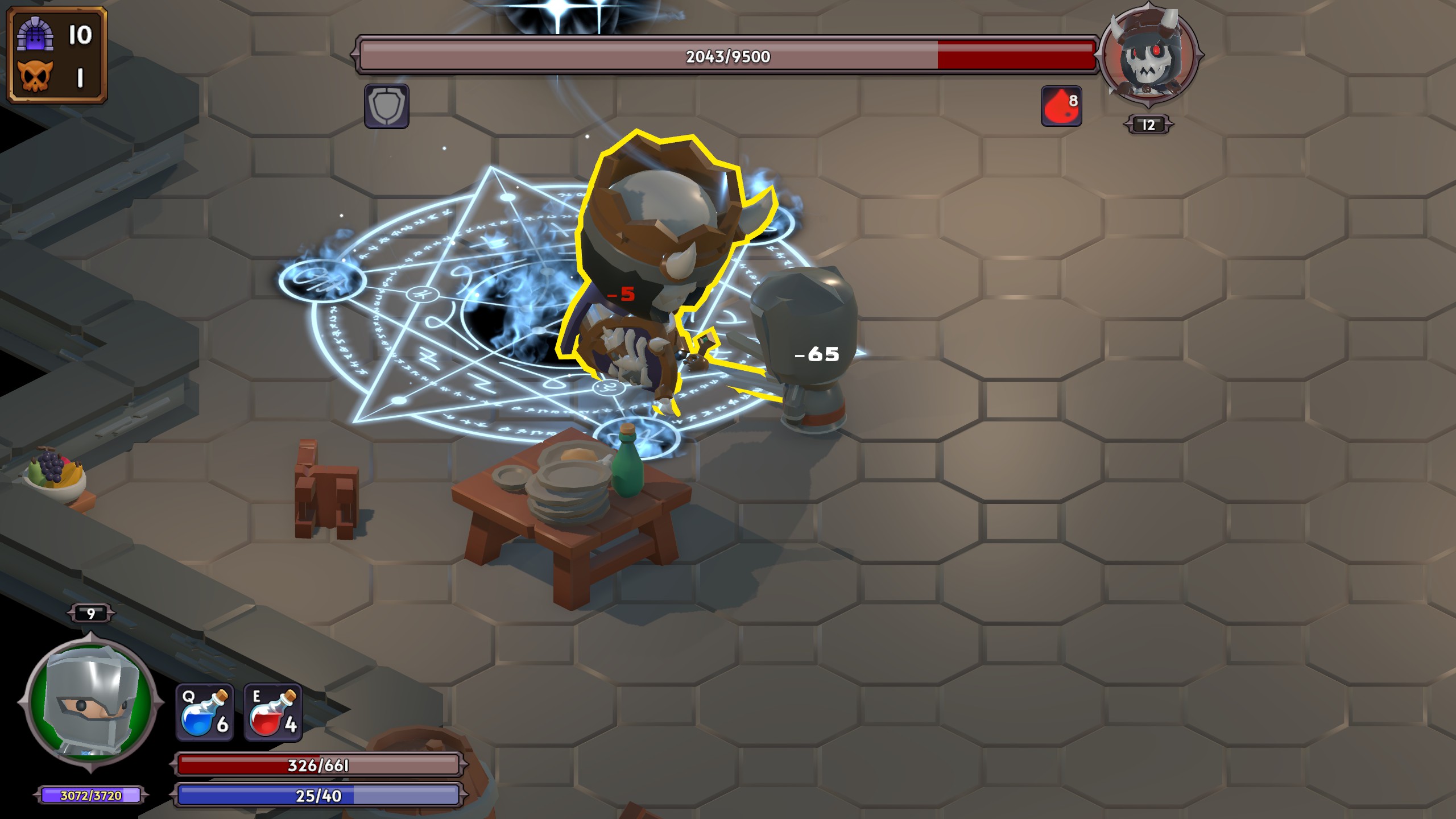1456x819 pixels.
Task: Click the dungeon floor and kills panel
Action: coord(57,55)
